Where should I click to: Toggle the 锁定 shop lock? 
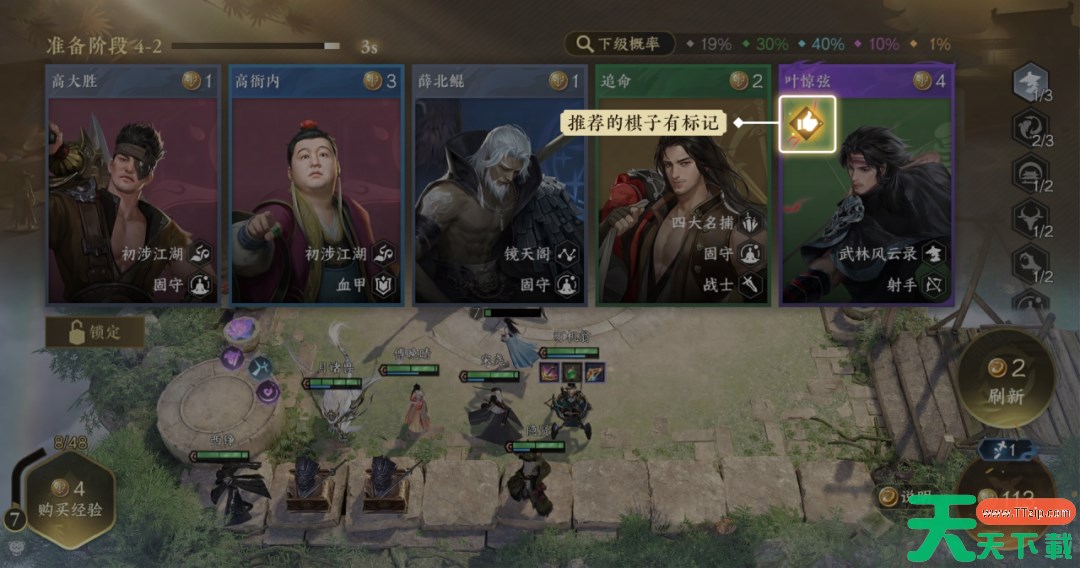click(96, 332)
